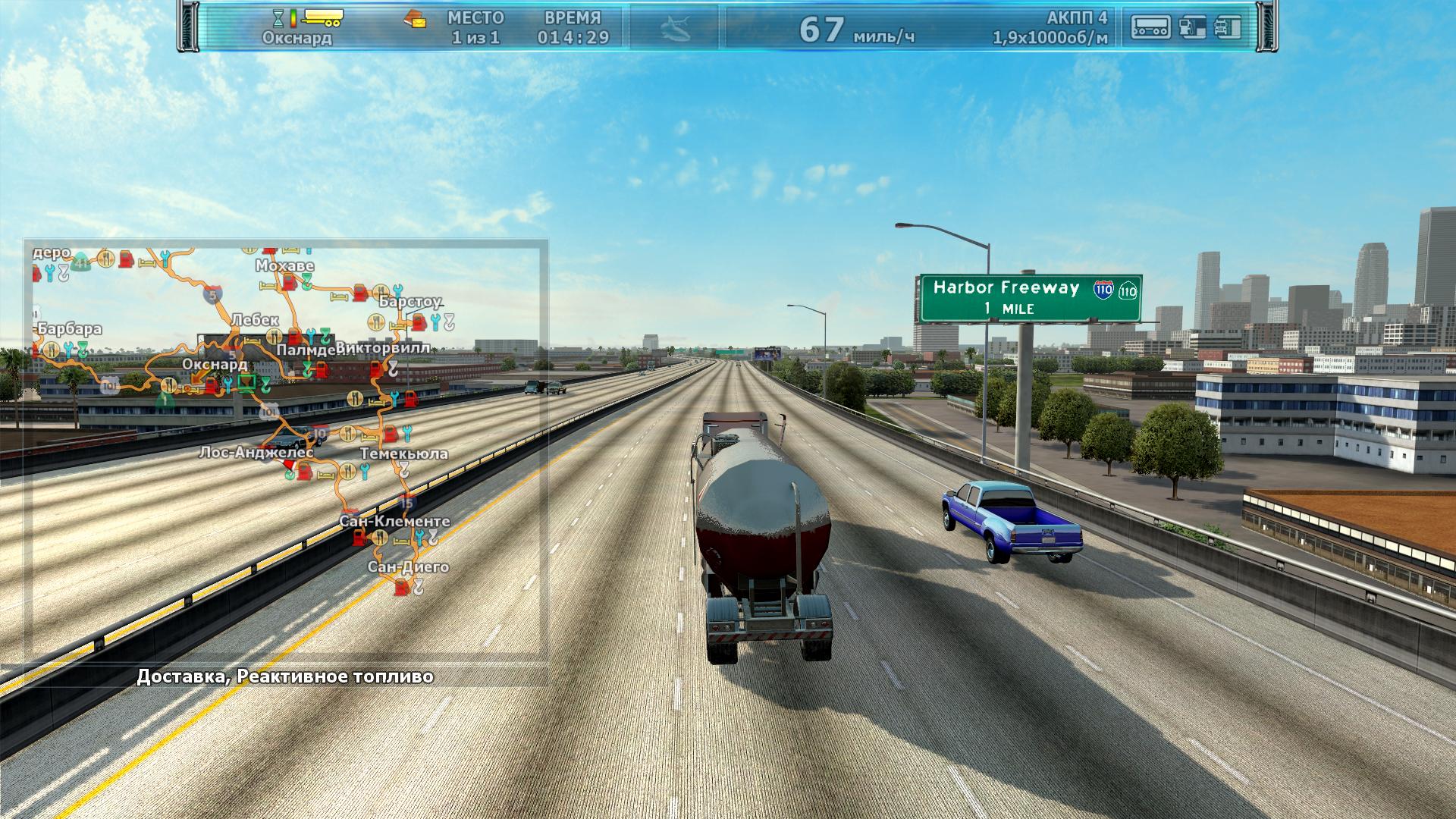The height and width of the screenshot is (819, 1456).
Task: Select the green monitor marker near Окснард
Action: click(x=246, y=382)
